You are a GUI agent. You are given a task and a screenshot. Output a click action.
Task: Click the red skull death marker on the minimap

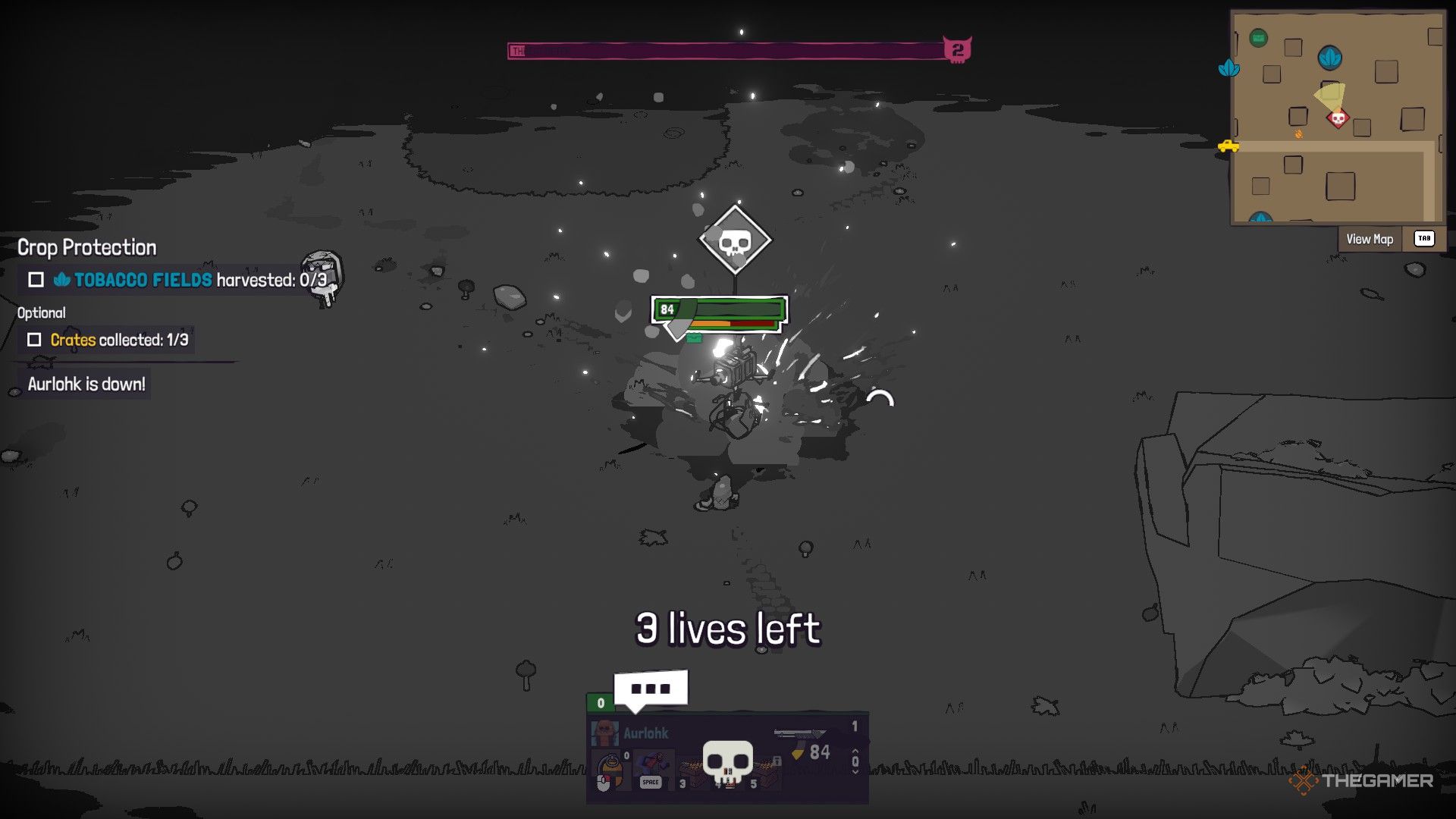click(x=1338, y=118)
